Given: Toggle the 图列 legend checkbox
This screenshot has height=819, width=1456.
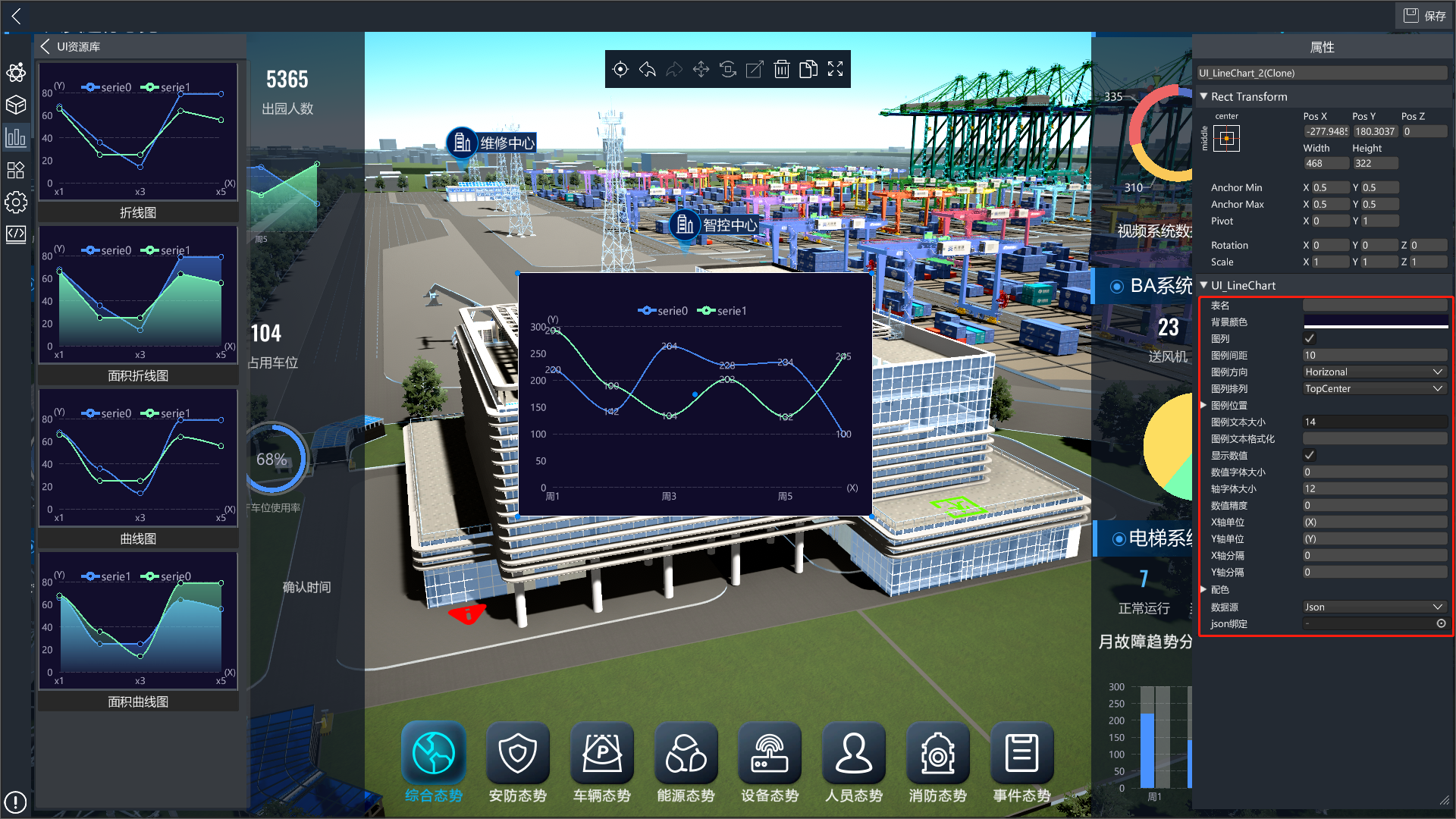Looking at the screenshot, I should (1310, 338).
